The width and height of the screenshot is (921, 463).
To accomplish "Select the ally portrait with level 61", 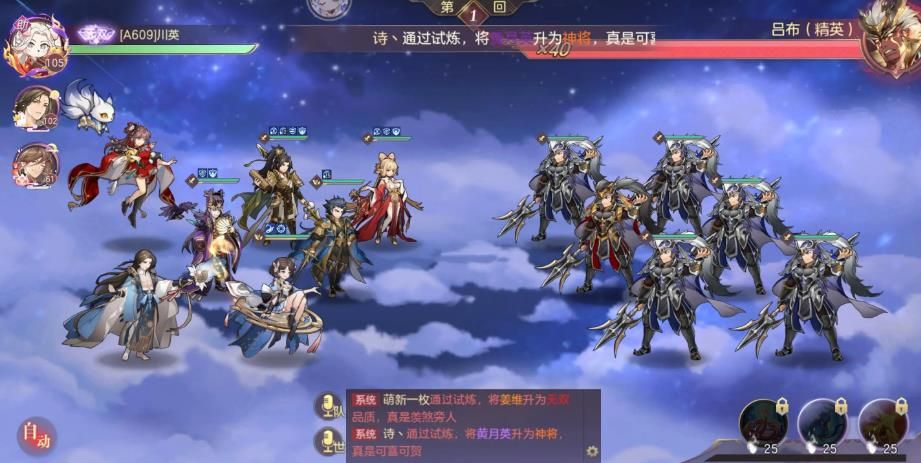I will (36, 164).
